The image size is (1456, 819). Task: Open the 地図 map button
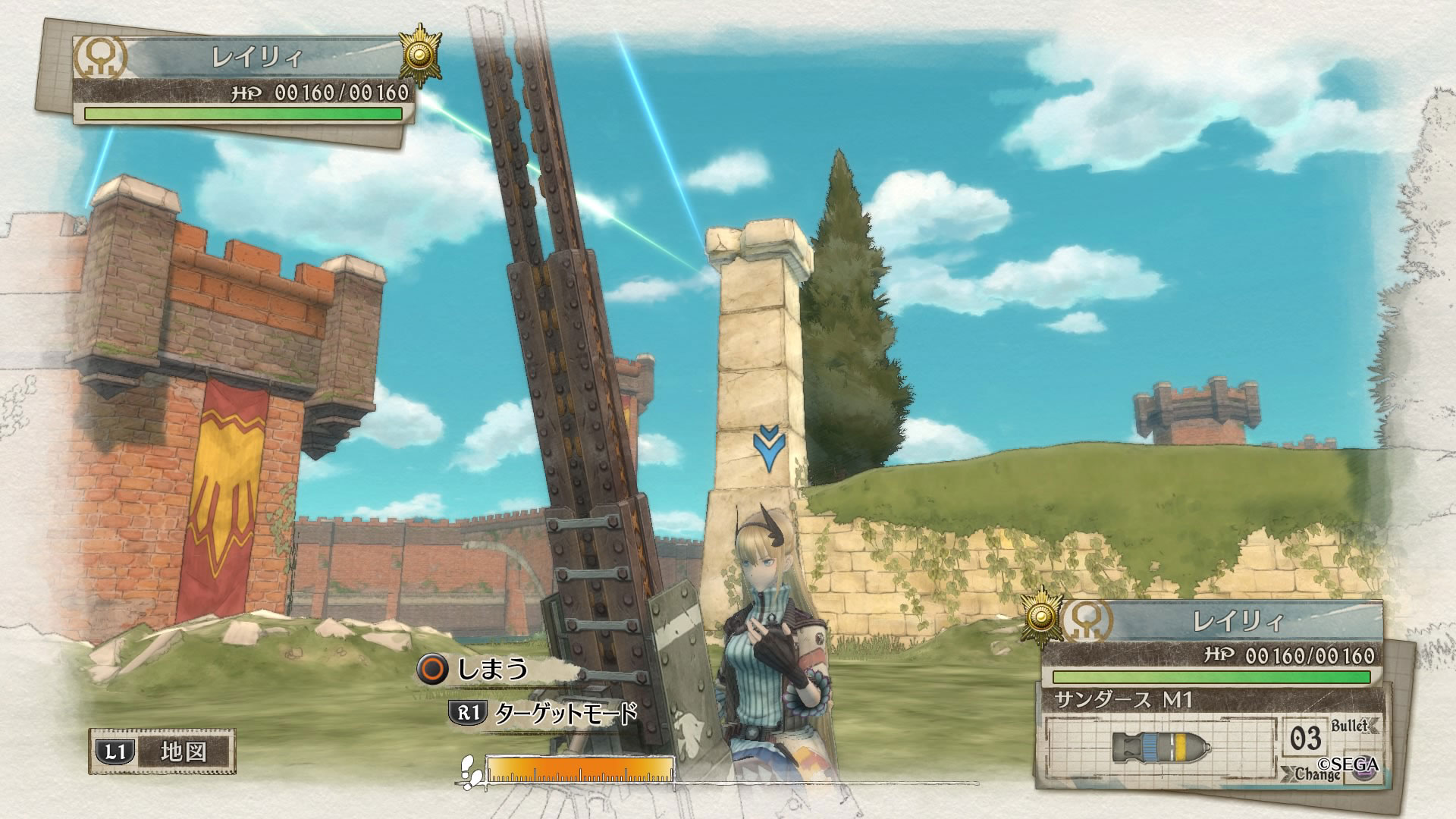click(162, 752)
